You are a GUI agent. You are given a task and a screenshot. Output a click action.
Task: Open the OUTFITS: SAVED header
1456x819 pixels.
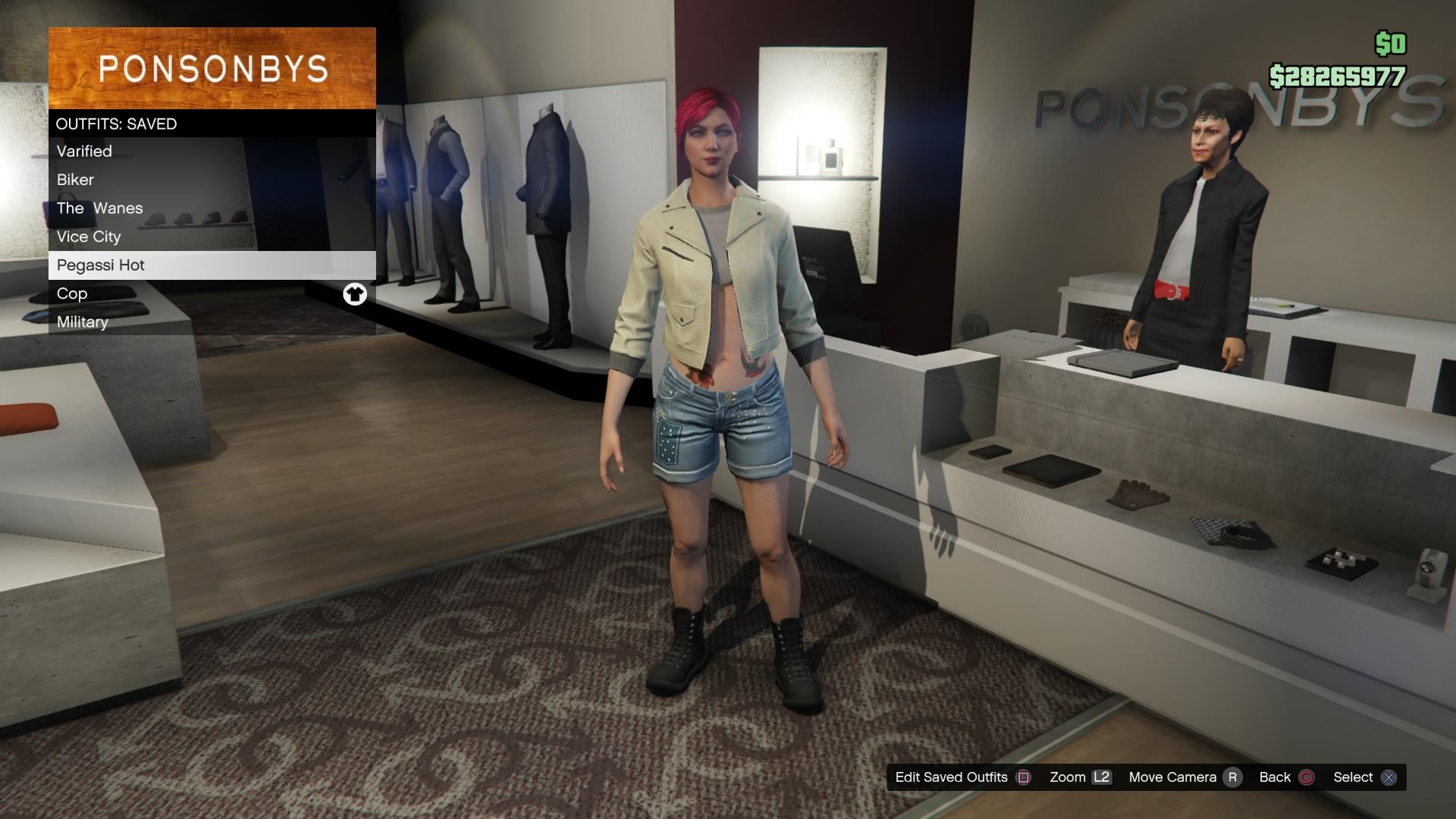point(116,123)
